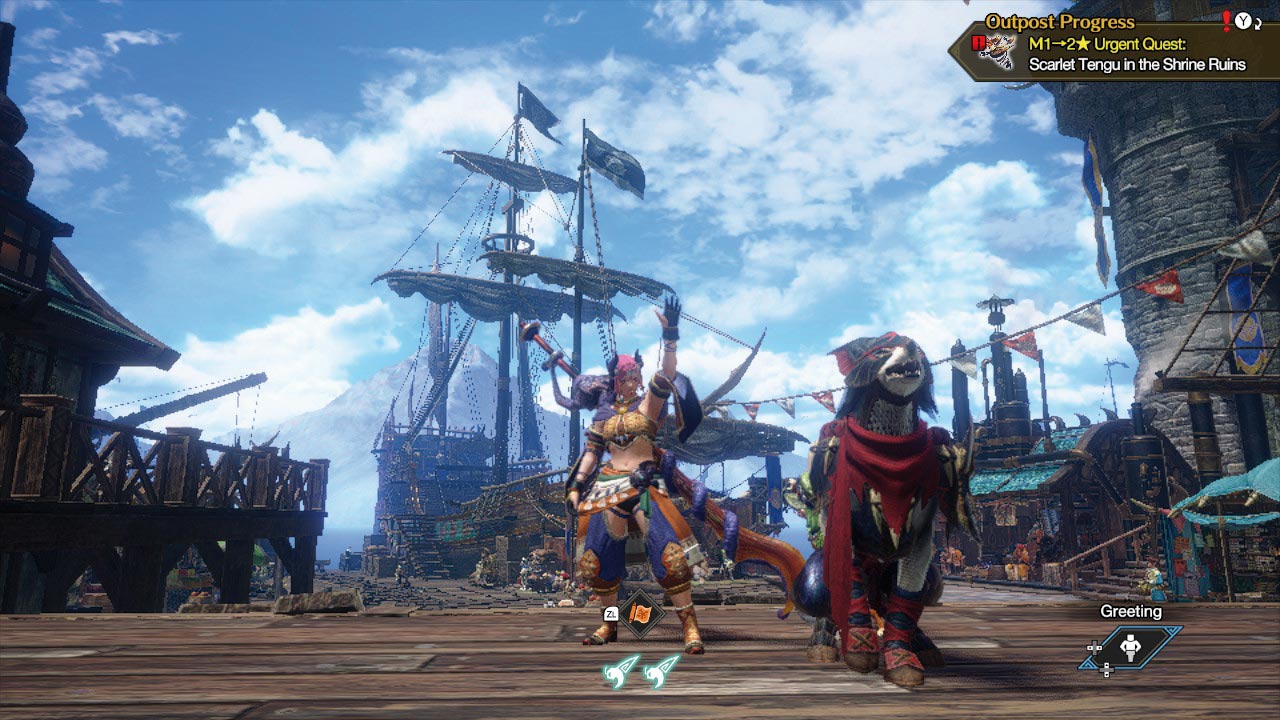The height and width of the screenshot is (720, 1280).
Task: Select the first wirebug icon
Action: pos(619,670)
